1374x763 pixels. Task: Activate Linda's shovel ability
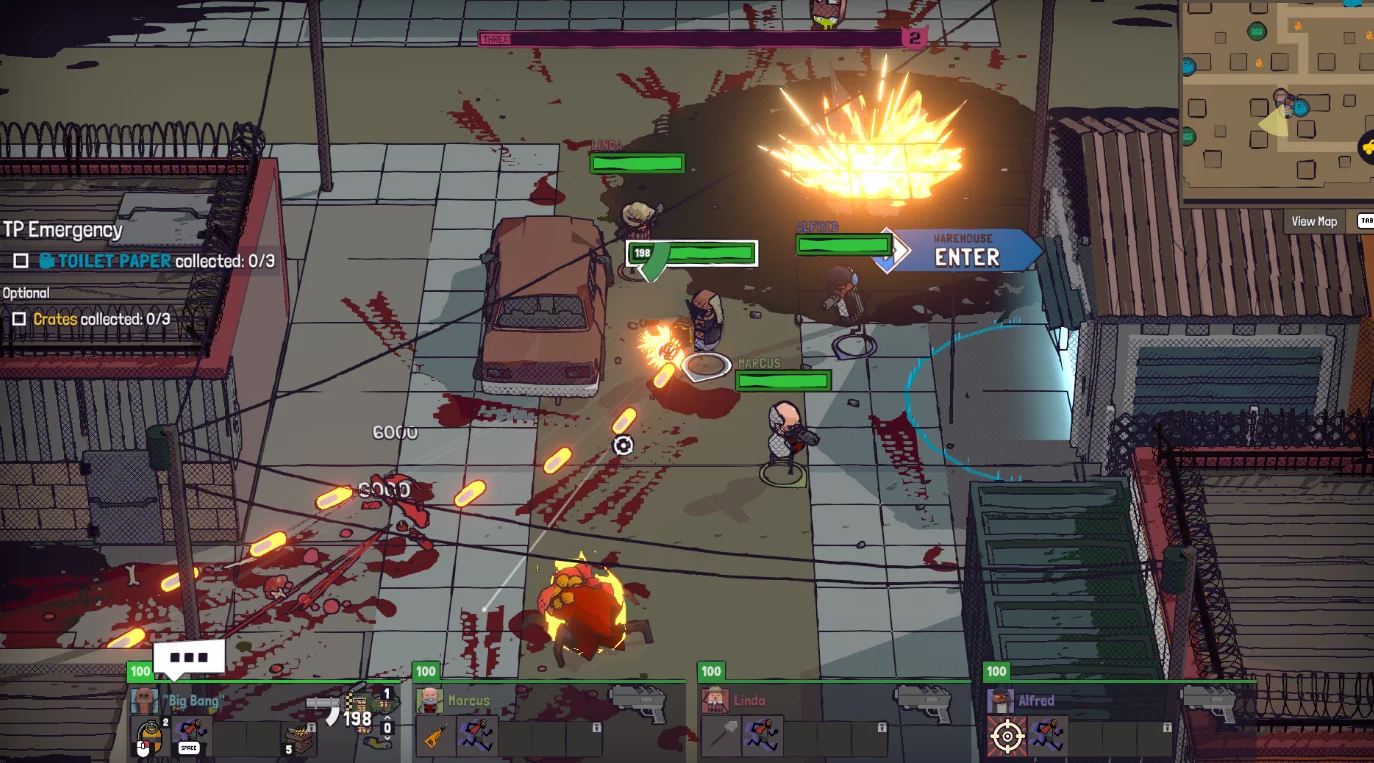(720, 737)
